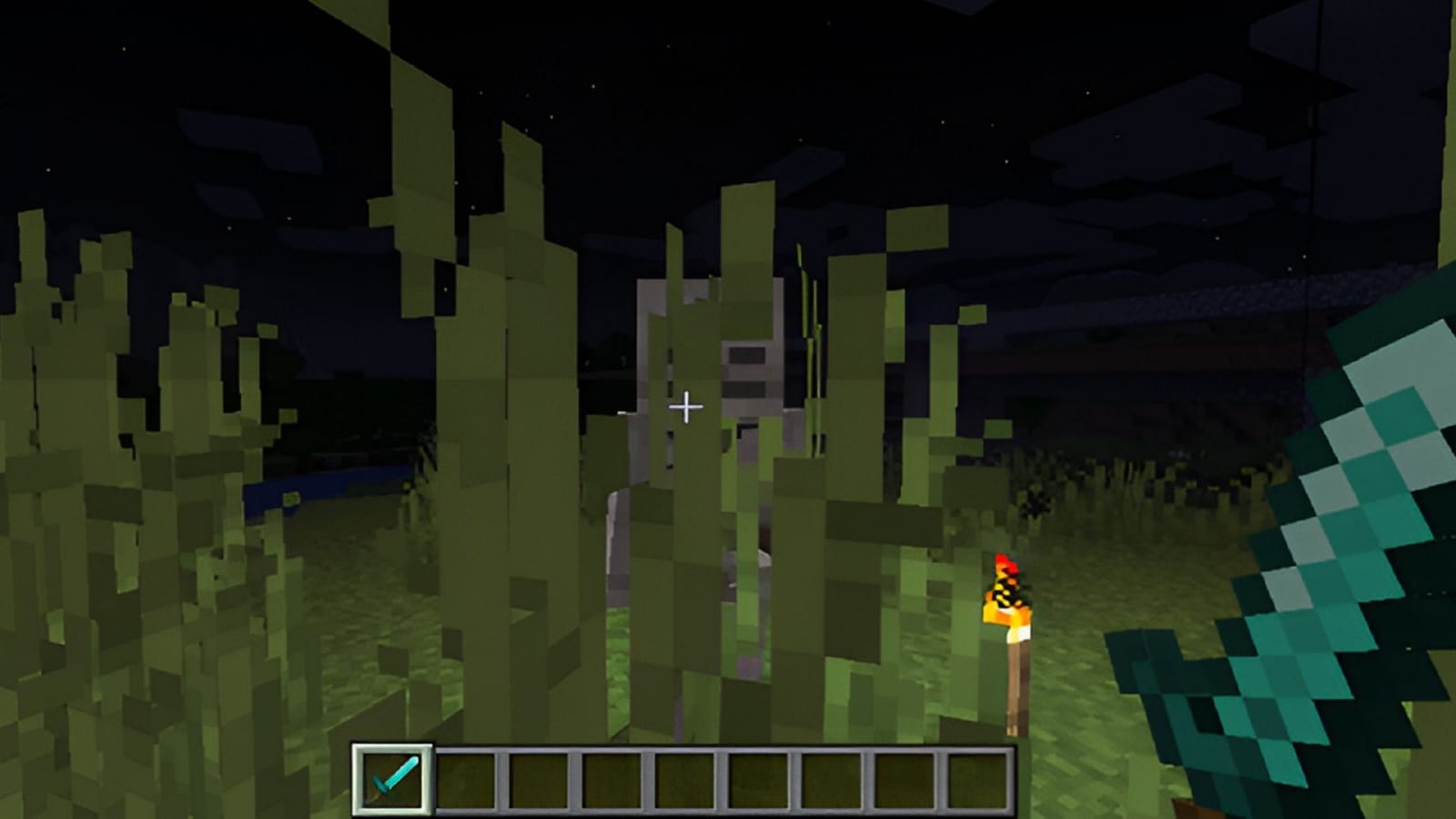Click the tall grass on the far left
Viewport: 1456px width, 819px height.
(73, 455)
